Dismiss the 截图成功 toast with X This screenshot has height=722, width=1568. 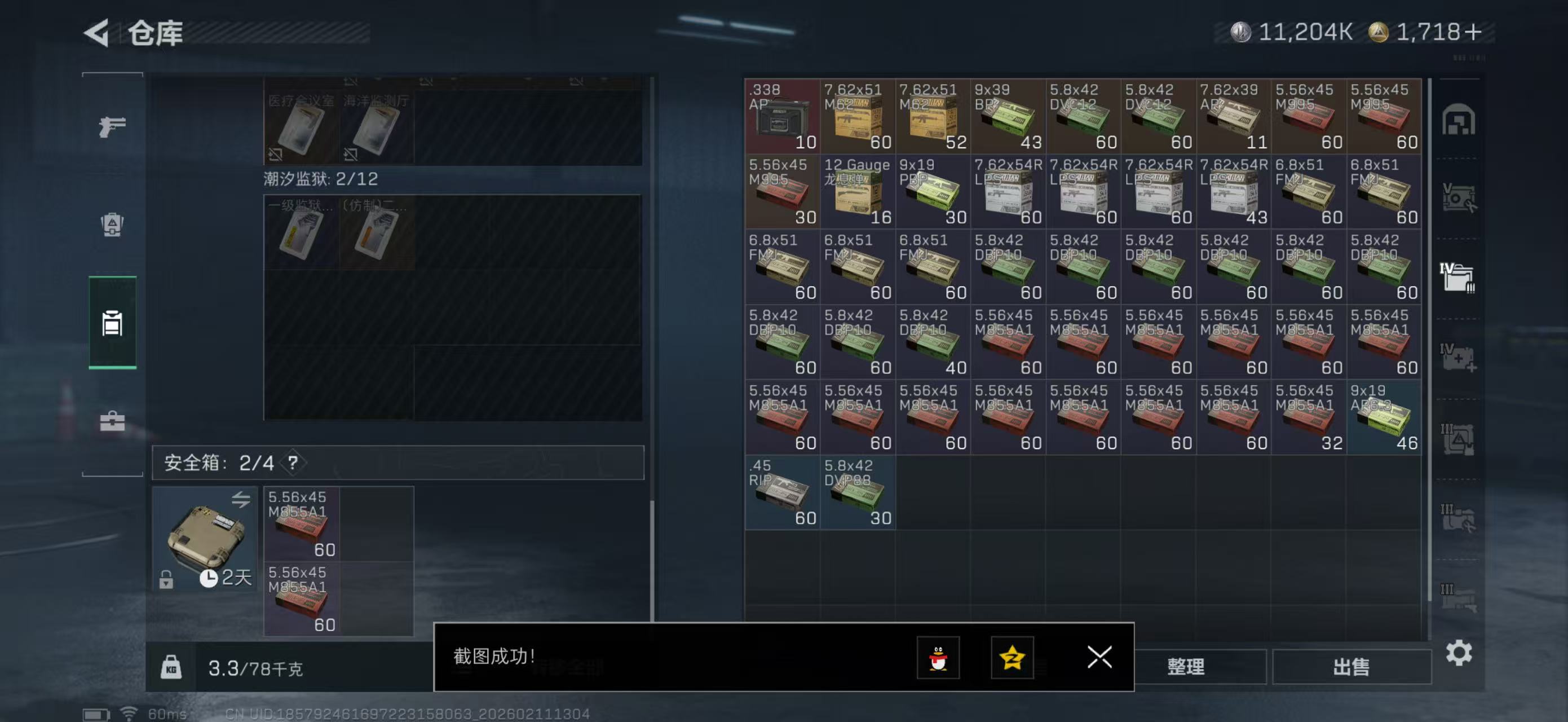(x=1099, y=658)
